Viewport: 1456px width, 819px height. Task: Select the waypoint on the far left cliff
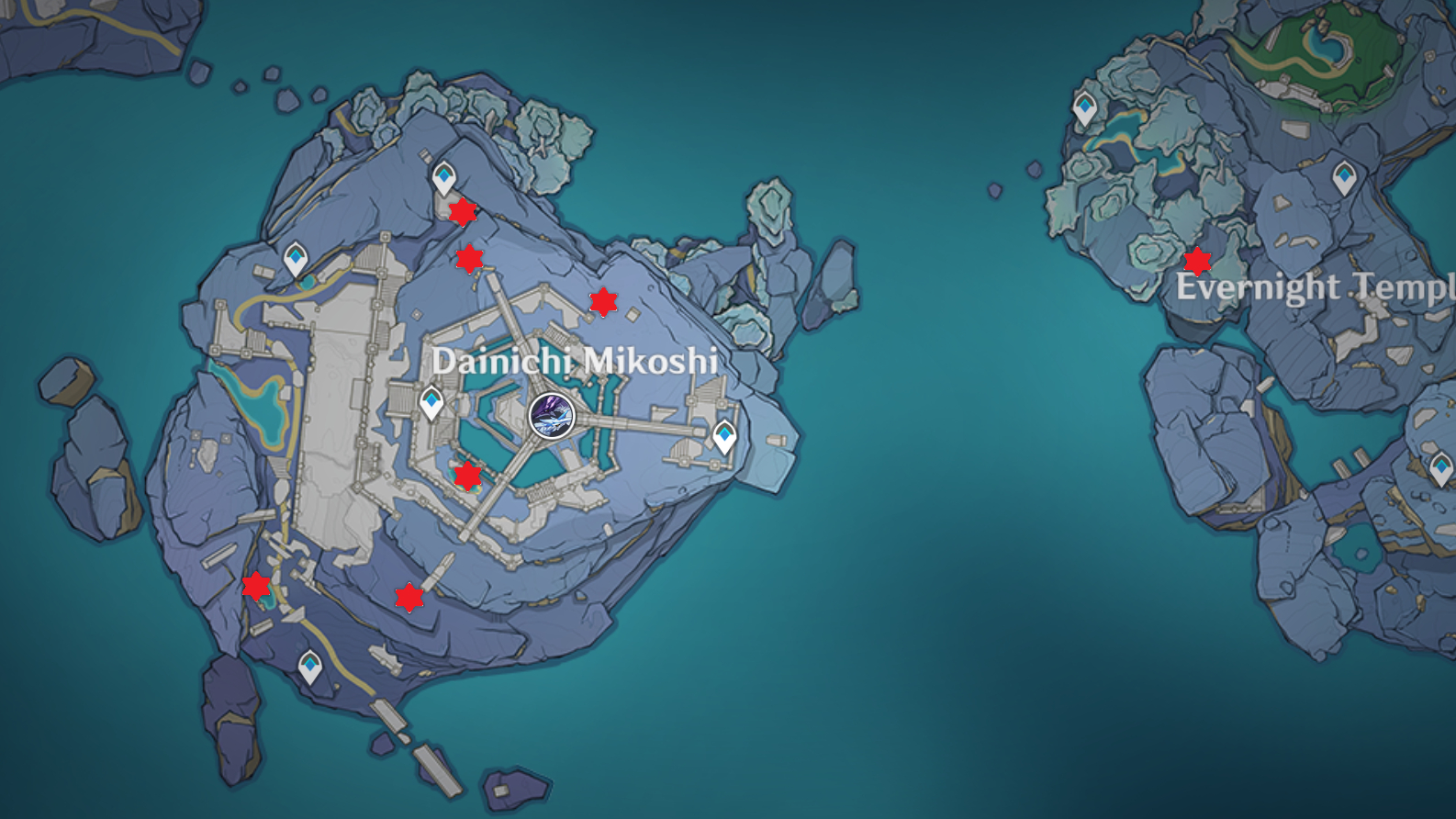296,259
